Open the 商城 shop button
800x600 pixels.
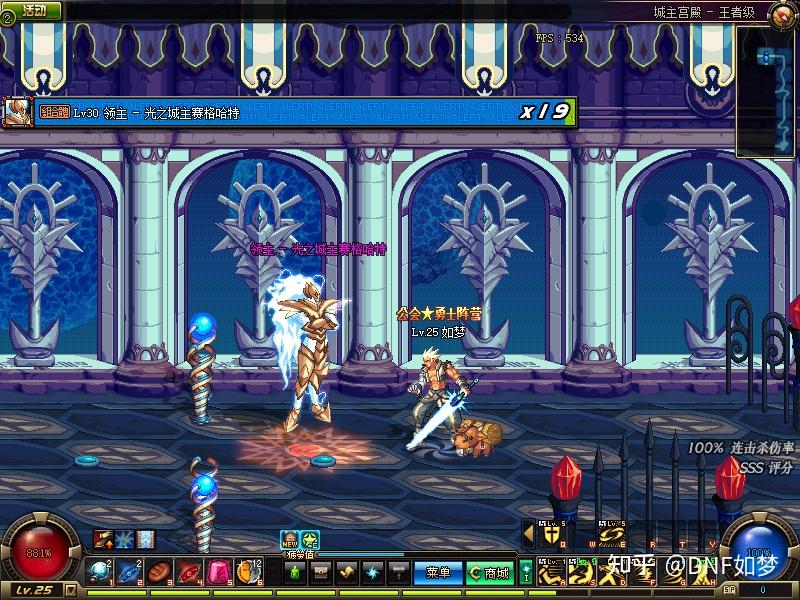click(x=491, y=573)
